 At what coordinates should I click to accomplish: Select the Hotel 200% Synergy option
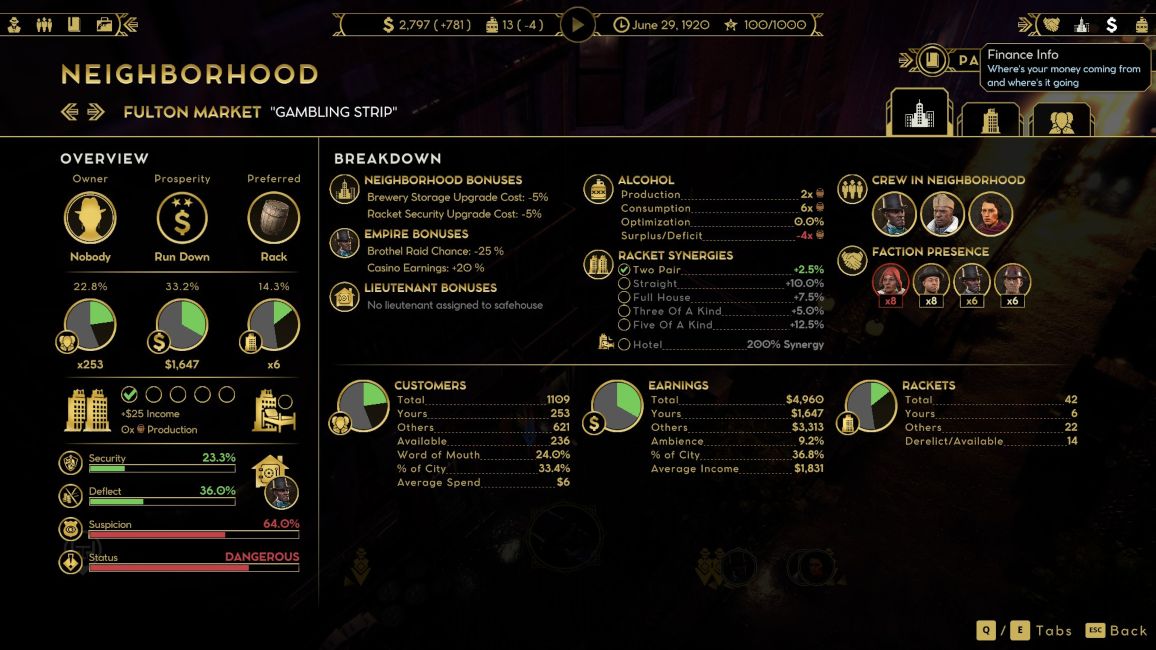[624, 344]
